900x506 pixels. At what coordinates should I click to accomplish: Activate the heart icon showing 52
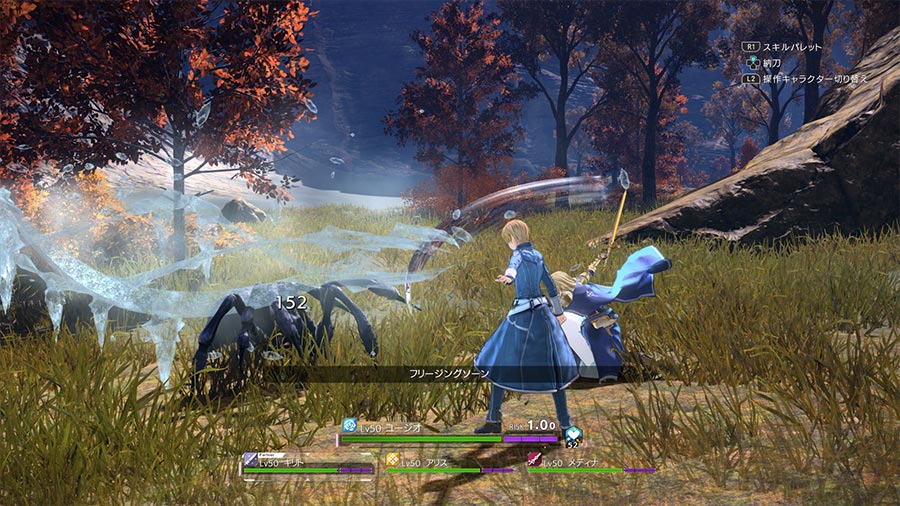coord(572,435)
